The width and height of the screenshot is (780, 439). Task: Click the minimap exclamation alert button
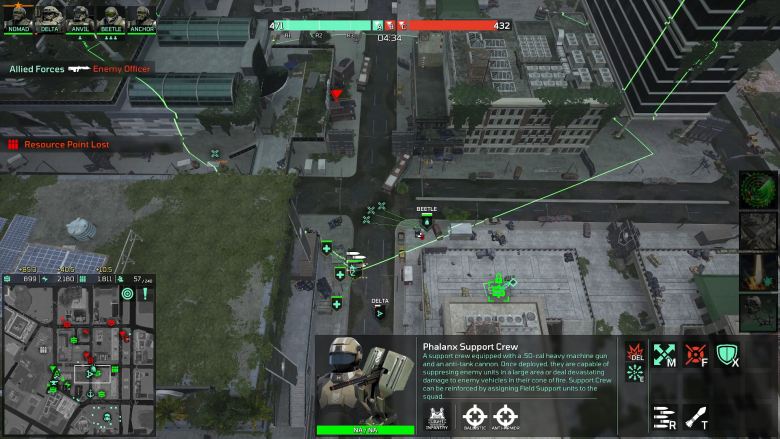coord(145,294)
